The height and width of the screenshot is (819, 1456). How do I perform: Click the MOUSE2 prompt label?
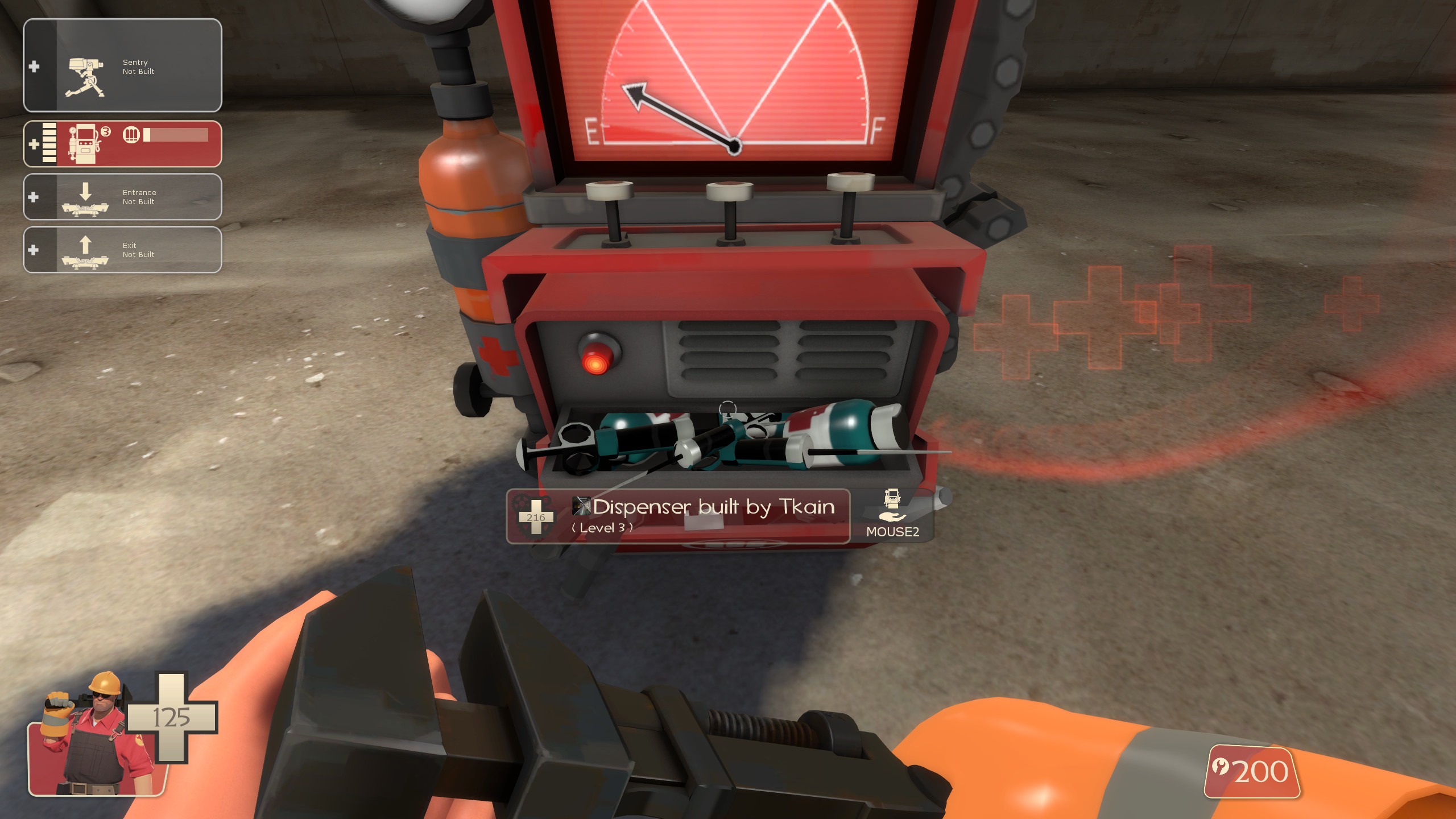click(x=893, y=533)
